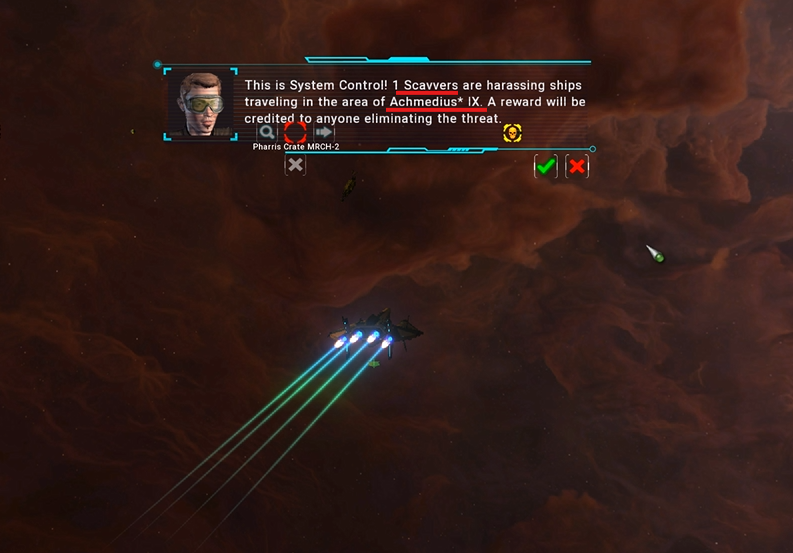Accept the mission with the green checkmark
793x553 pixels.
point(545,166)
